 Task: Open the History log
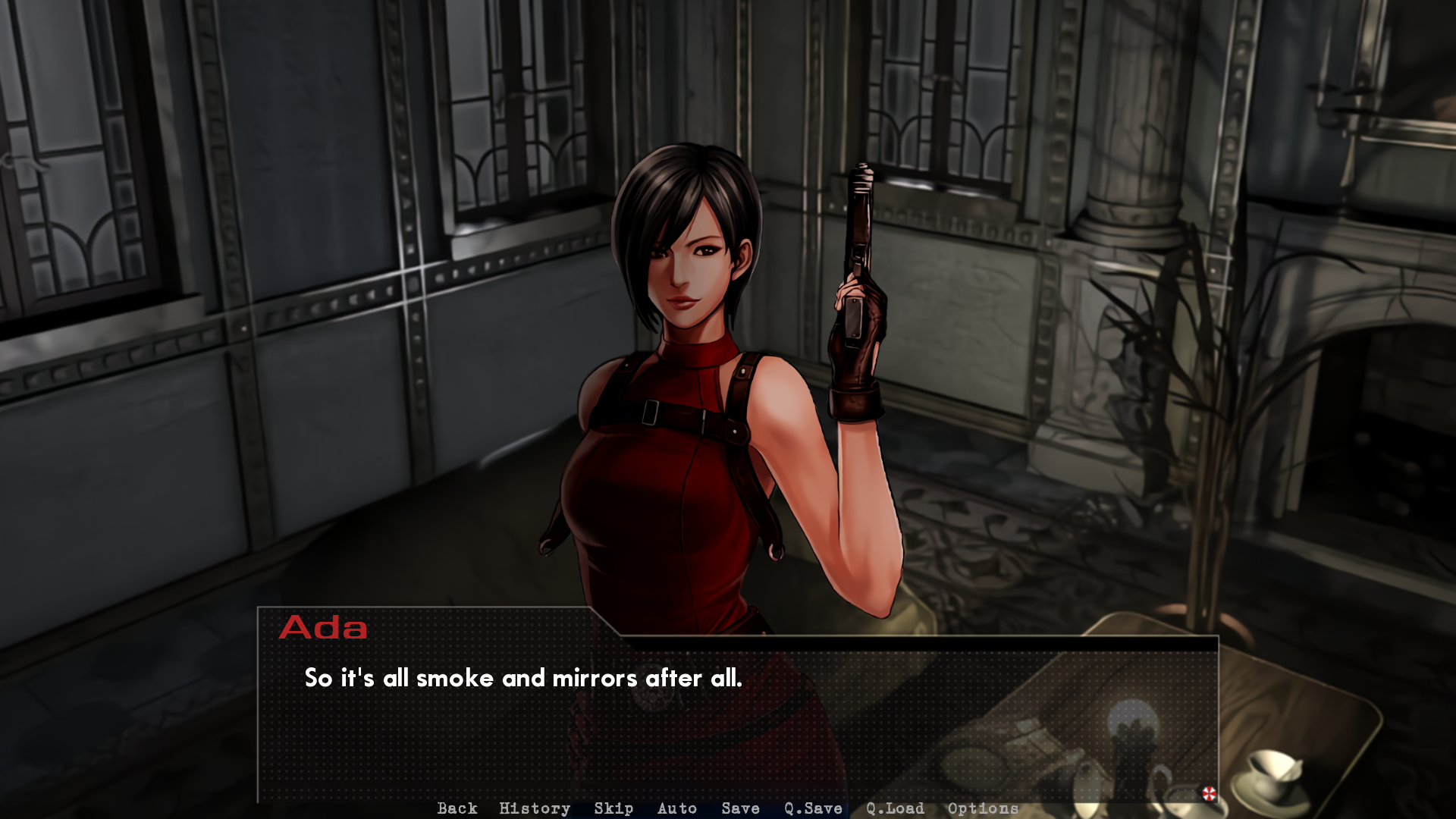point(535,808)
